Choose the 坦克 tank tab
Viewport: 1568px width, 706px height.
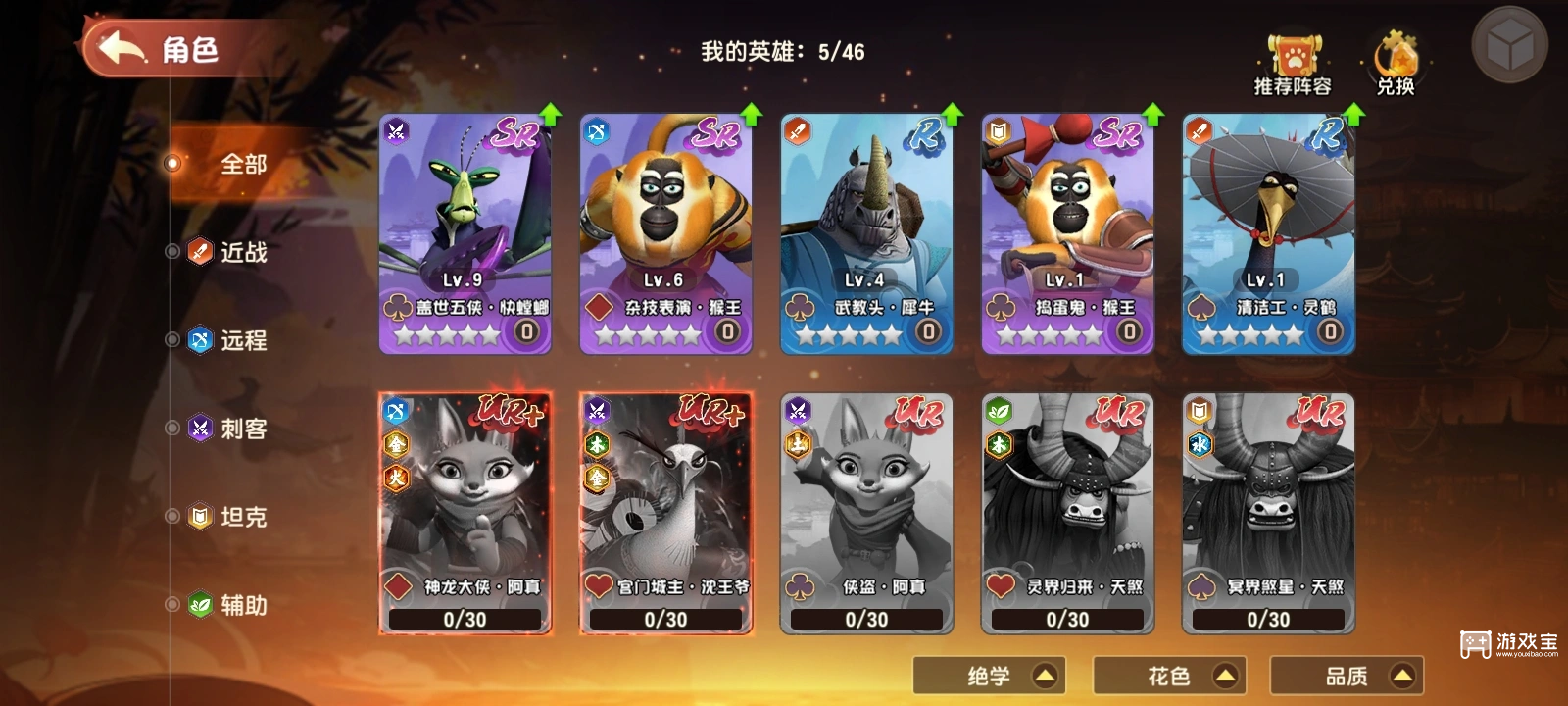coord(243,517)
